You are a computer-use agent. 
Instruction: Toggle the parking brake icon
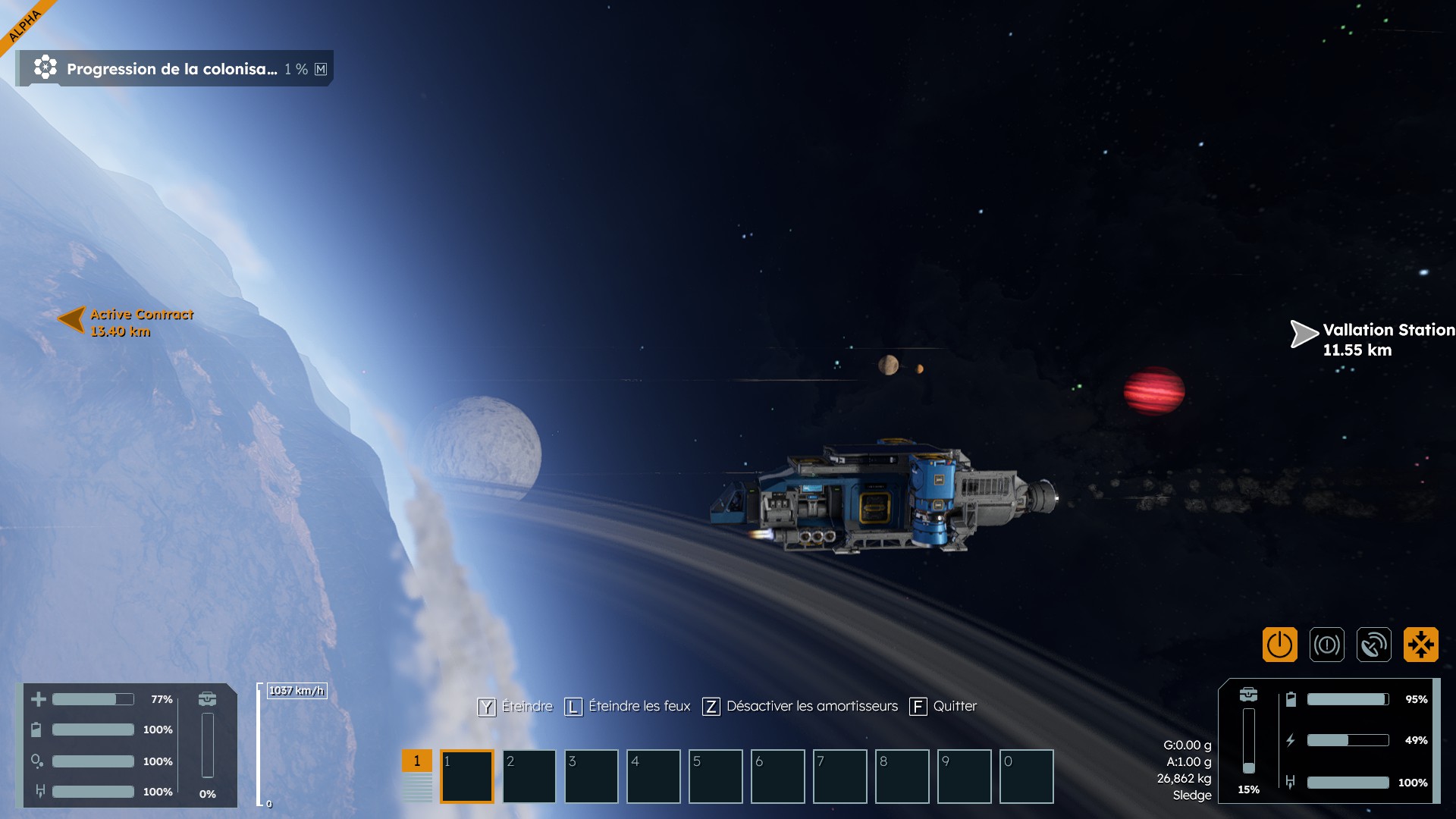click(1326, 645)
